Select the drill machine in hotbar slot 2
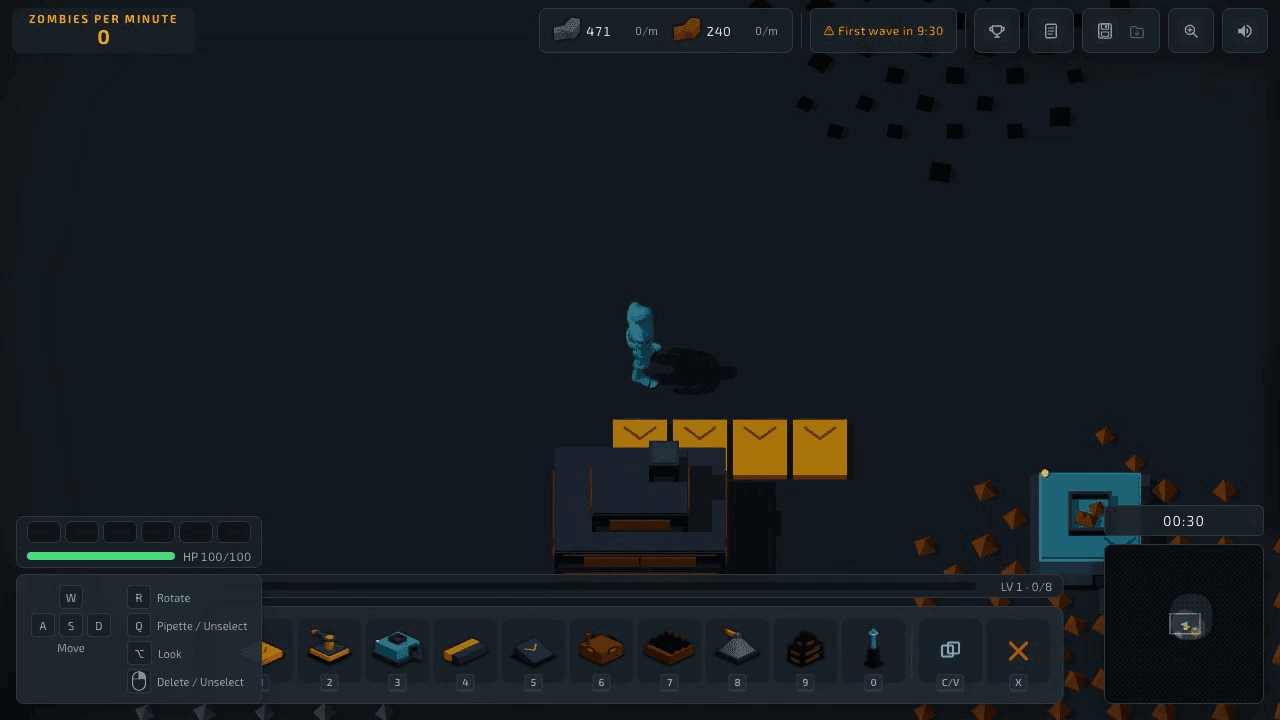Image resolution: width=1280 pixels, height=720 pixels. tap(329, 650)
